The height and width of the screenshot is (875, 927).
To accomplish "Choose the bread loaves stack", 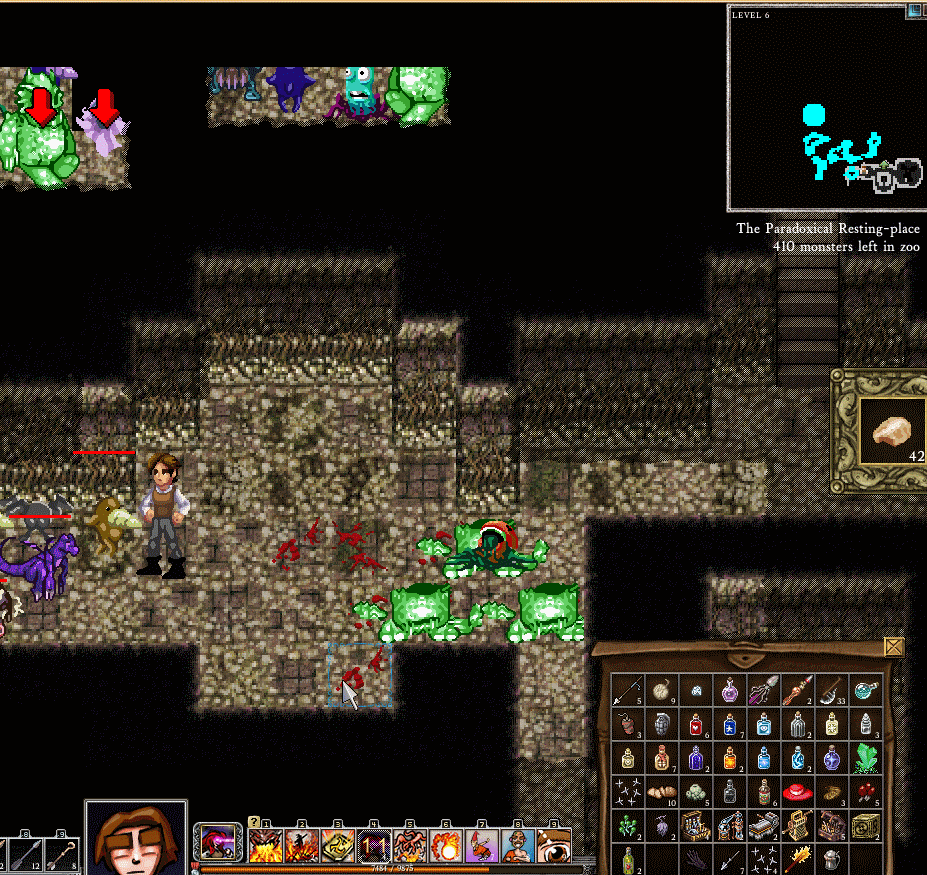I will click(x=662, y=793).
